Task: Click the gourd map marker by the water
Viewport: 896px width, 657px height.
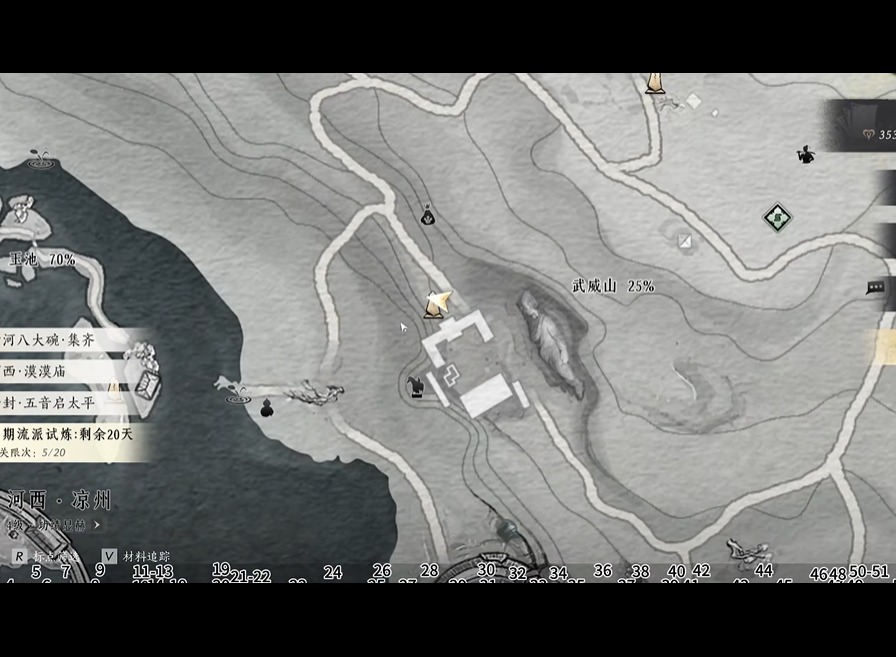Action: click(267, 408)
